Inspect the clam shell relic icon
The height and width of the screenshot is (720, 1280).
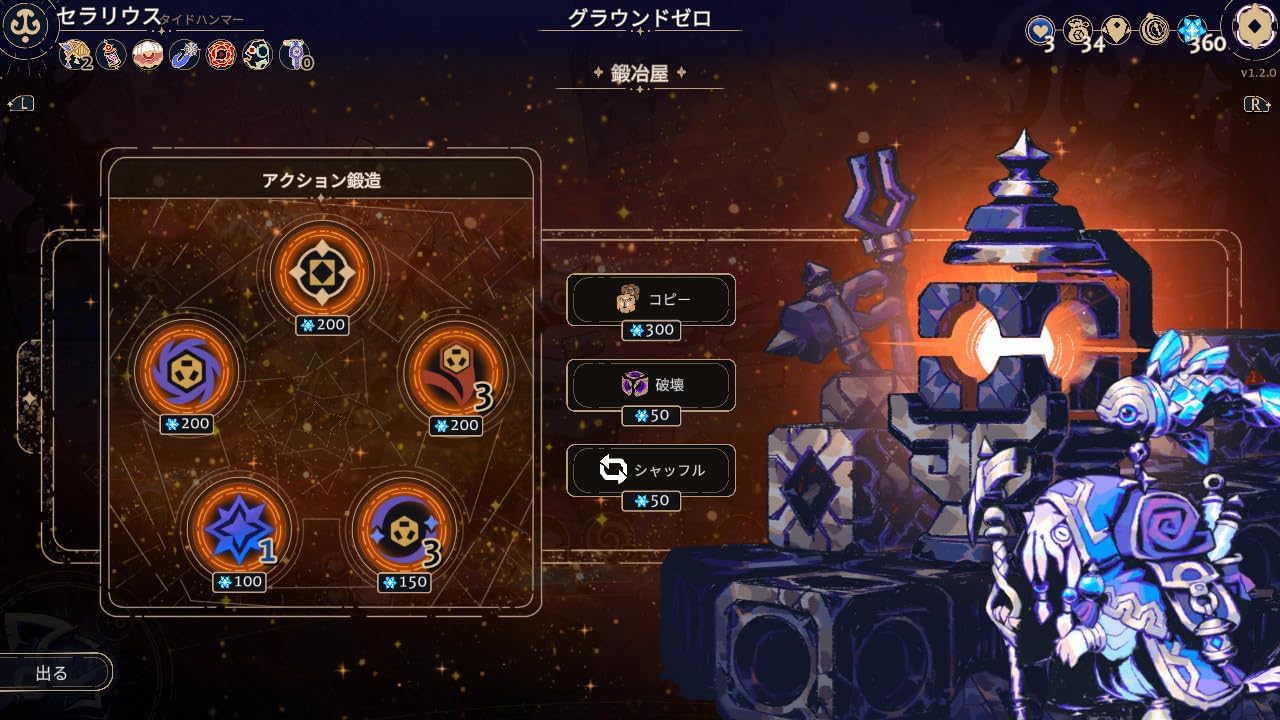(x=148, y=54)
